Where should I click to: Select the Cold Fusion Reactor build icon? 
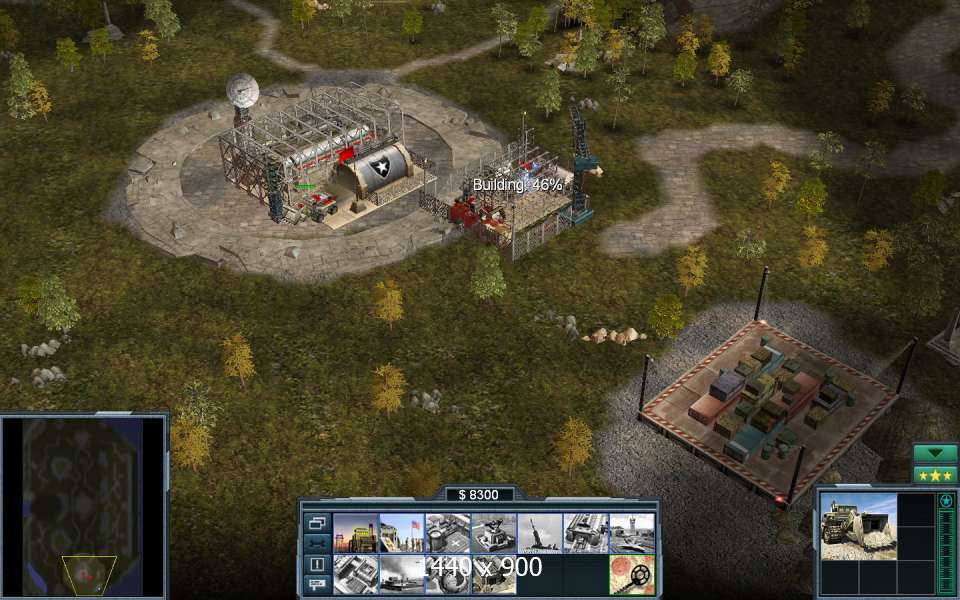355,533
